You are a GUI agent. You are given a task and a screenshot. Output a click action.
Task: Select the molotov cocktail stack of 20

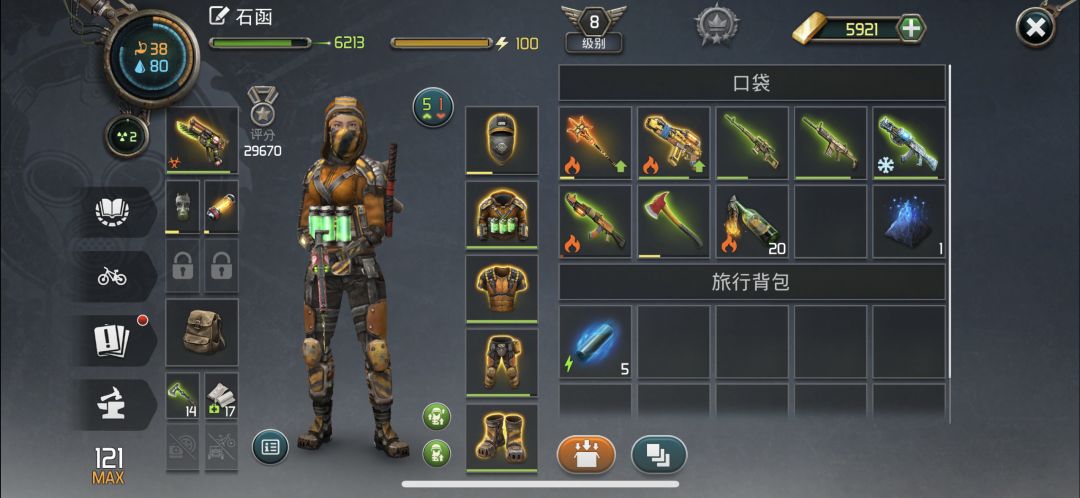coord(751,221)
